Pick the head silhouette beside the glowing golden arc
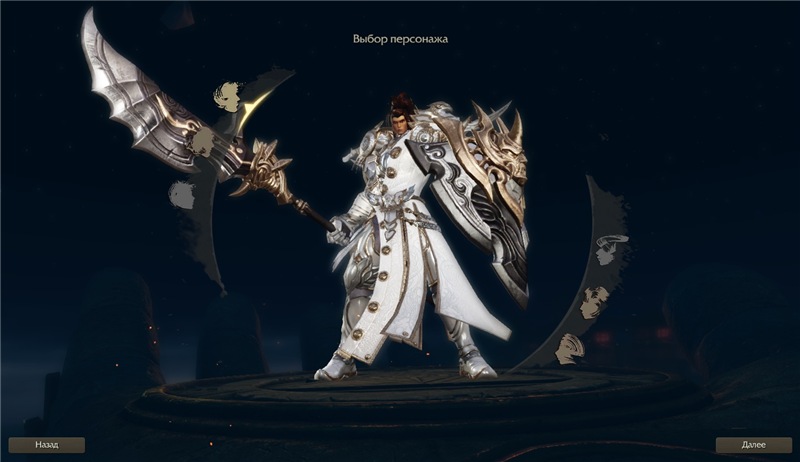800x462 pixels. click(229, 97)
